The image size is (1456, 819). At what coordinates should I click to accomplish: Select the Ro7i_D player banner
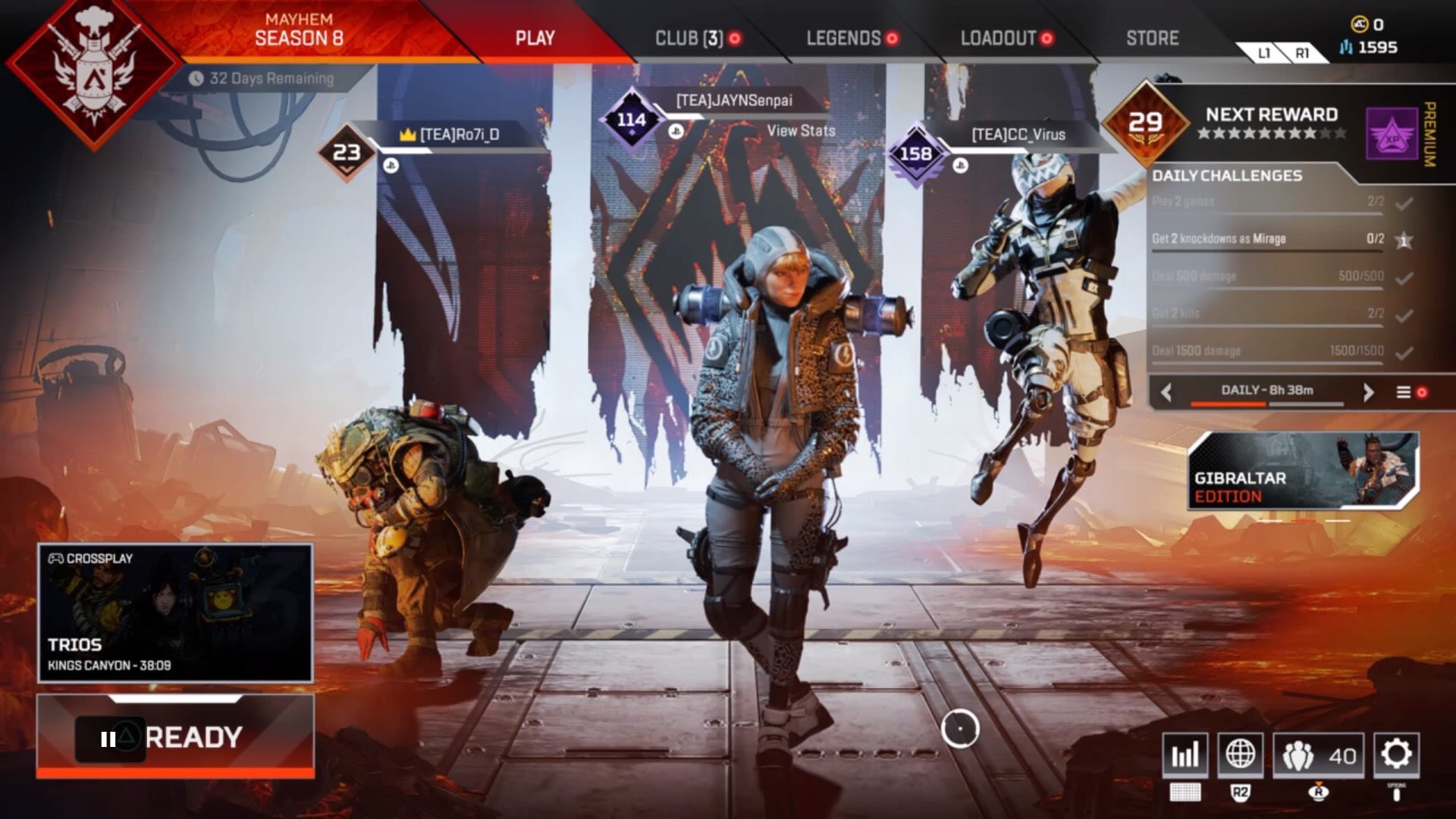click(x=460, y=135)
